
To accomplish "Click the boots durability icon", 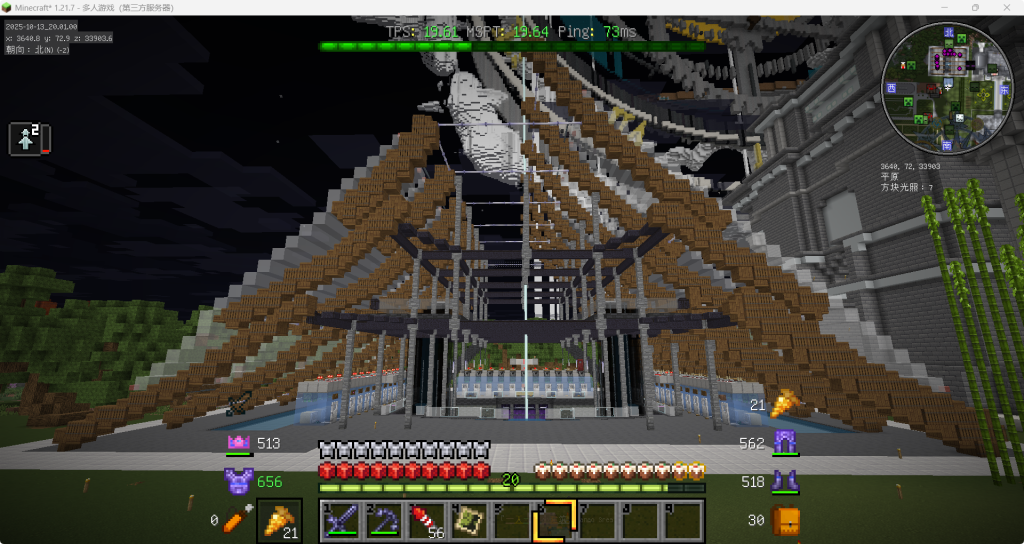I will pyautogui.click(x=784, y=482).
